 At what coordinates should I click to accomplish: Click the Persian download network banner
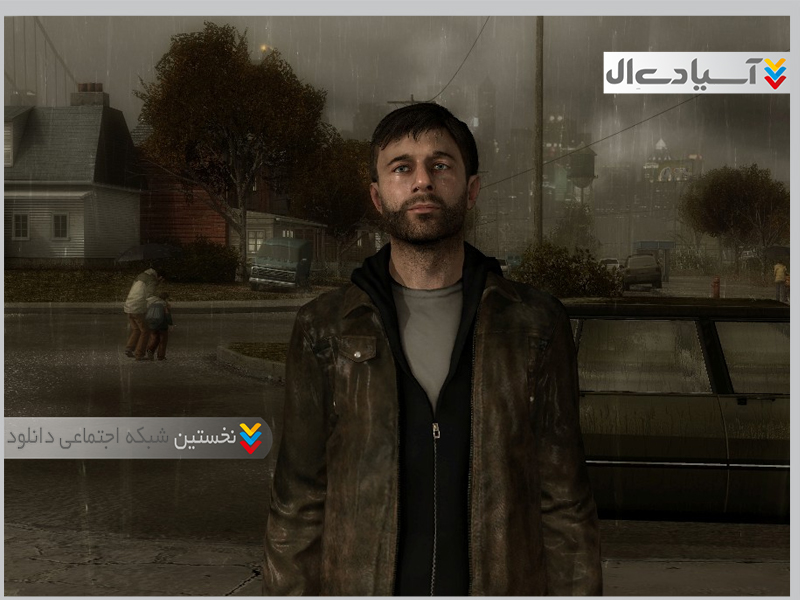137,438
